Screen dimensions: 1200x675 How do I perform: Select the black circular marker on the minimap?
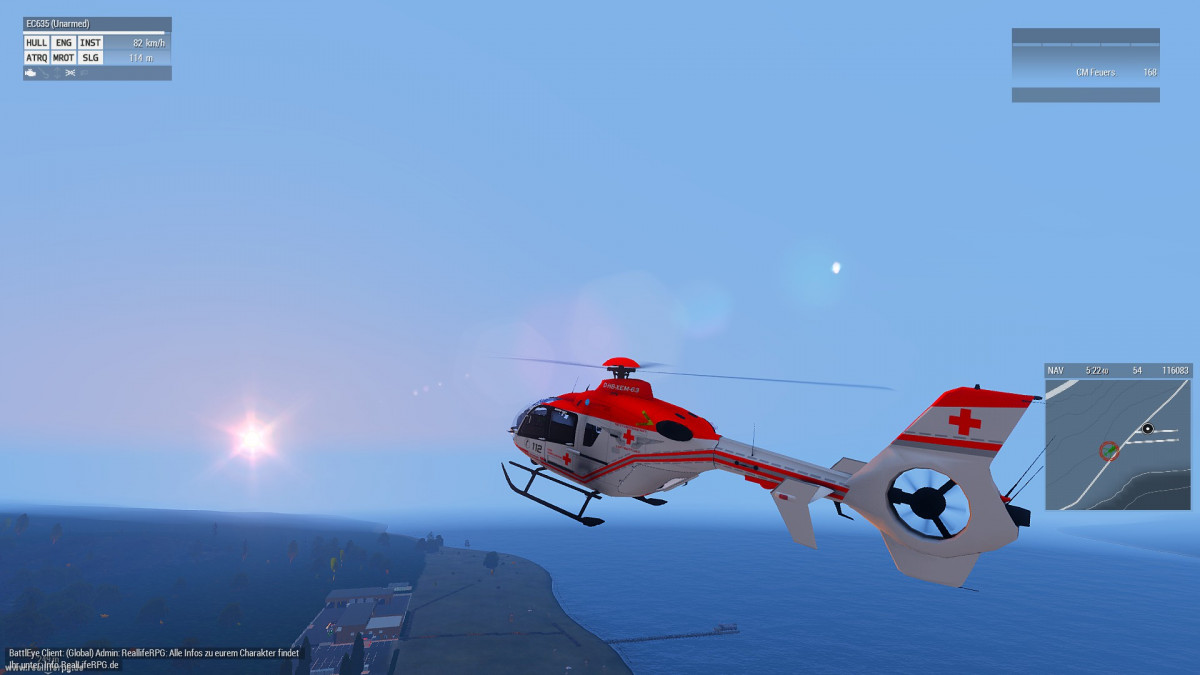click(x=1148, y=429)
